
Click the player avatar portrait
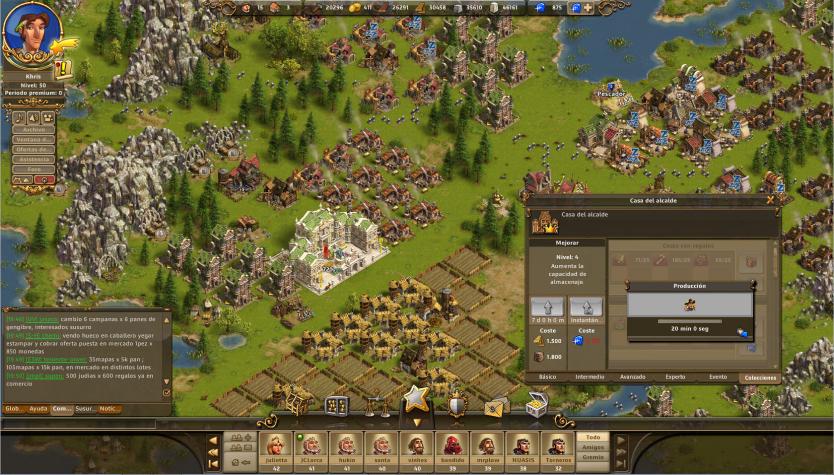(x=30, y=33)
